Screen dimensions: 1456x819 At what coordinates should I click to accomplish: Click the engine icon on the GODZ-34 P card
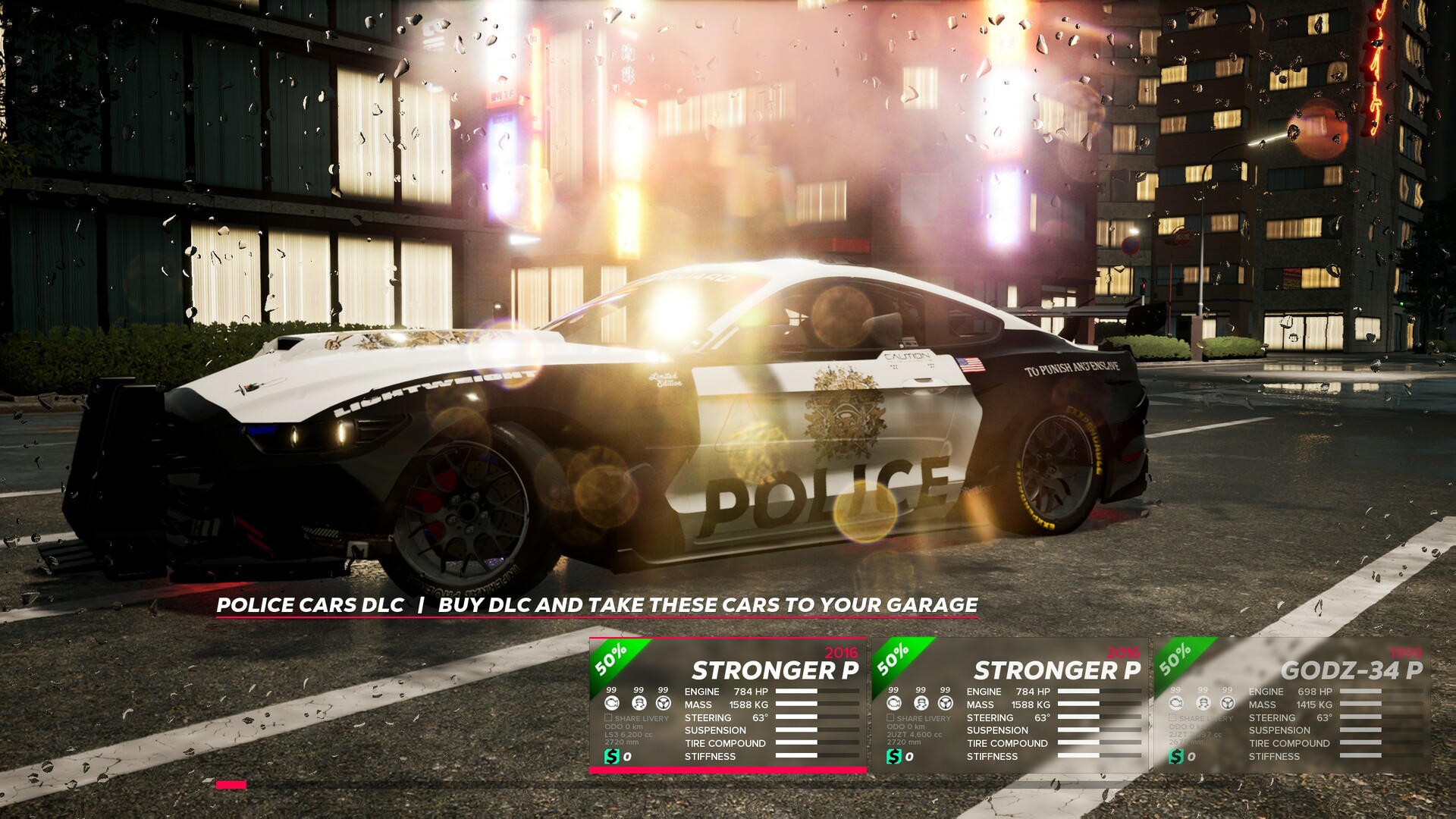(1175, 704)
